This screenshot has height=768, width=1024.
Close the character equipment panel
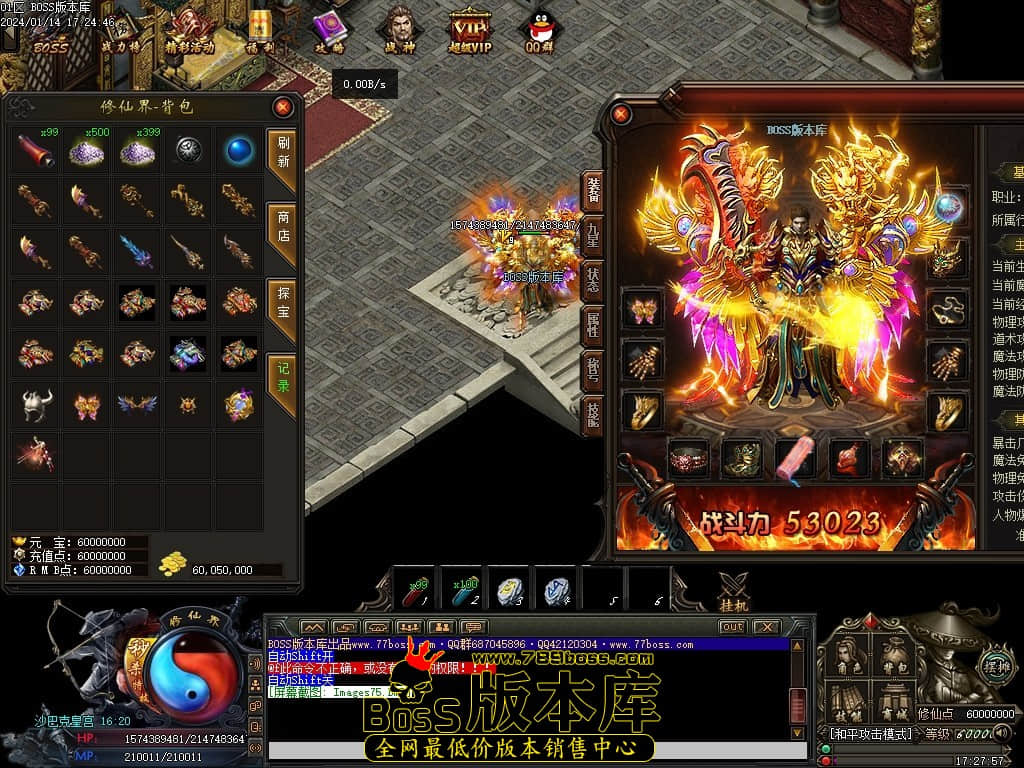click(x=621, y=114)
